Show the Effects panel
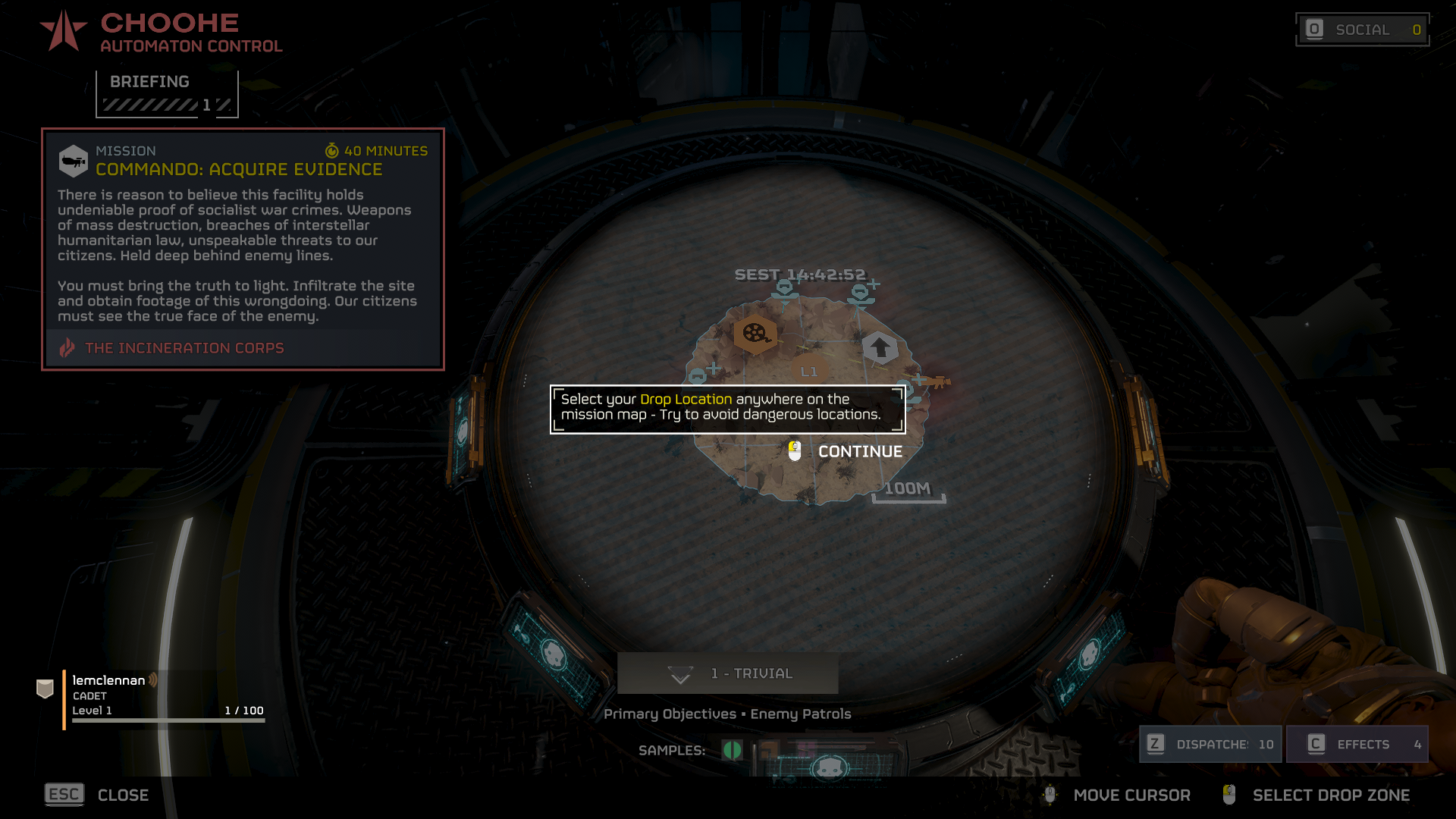Image resolution: width=1456 pixels, height=819 pixels. [1357, 744]
